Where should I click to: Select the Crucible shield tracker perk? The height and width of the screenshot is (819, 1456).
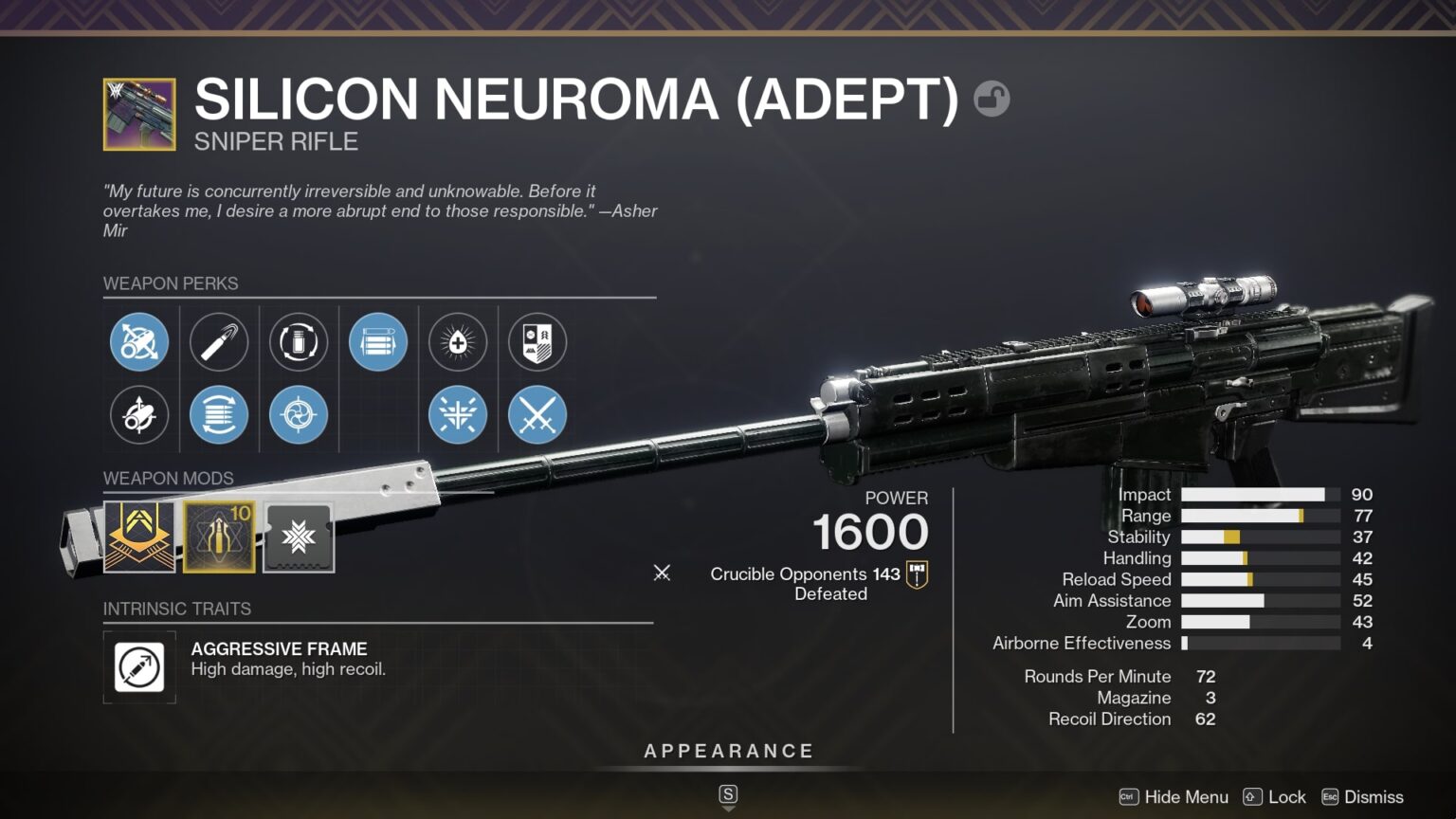tap(537, 342)
